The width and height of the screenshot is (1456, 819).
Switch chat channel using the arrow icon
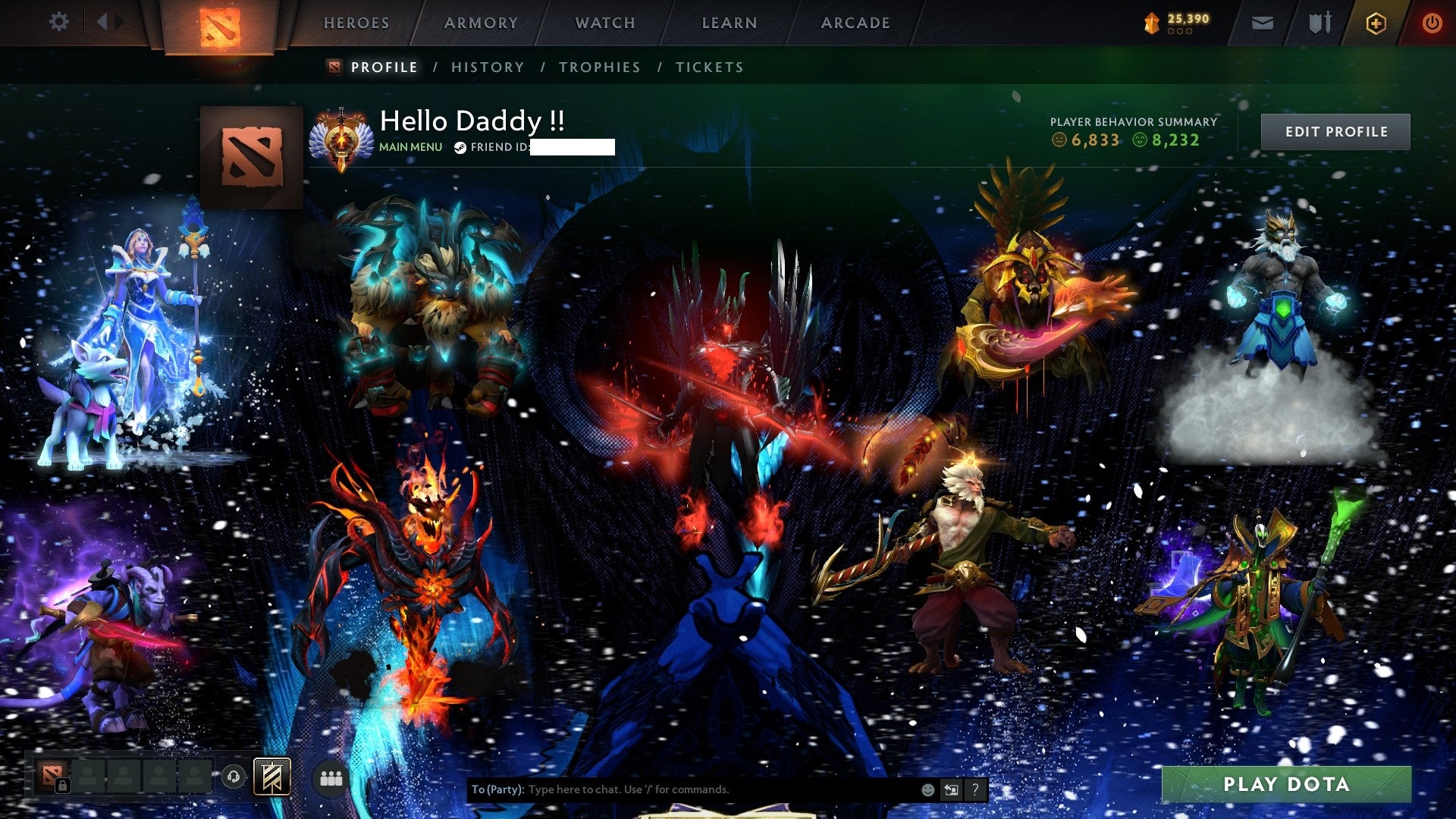click(x=950, y=789)
